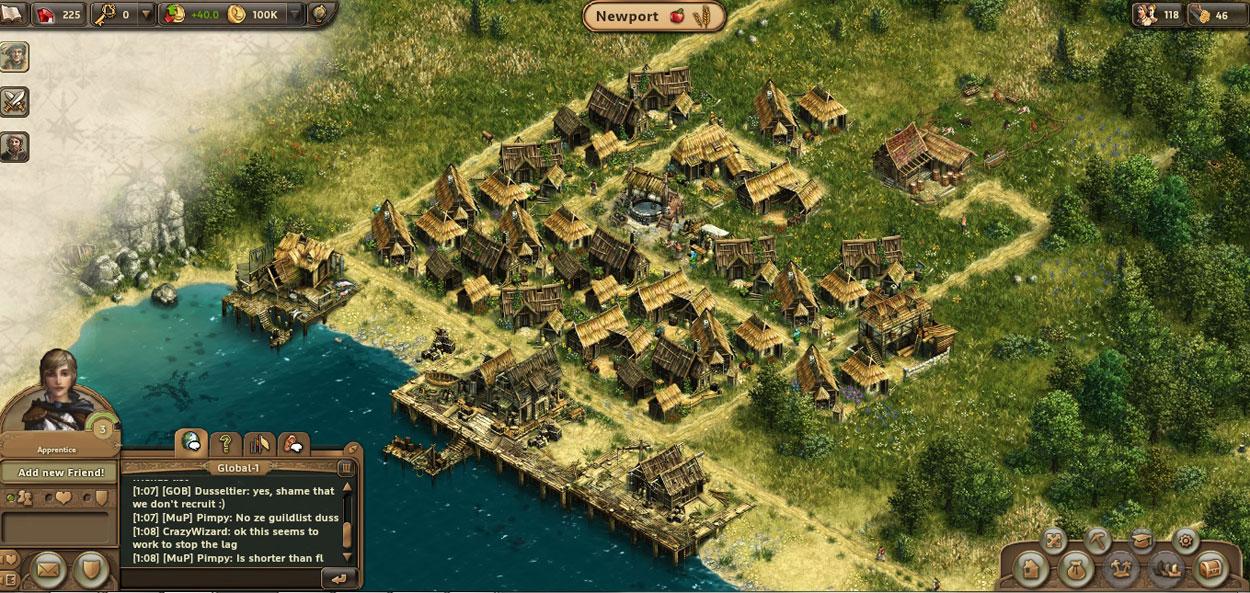Image resolution: width=1250 pixels, height=593 pixels.
Task: Open the build menu house button
Action: (x=1030, y=568)
